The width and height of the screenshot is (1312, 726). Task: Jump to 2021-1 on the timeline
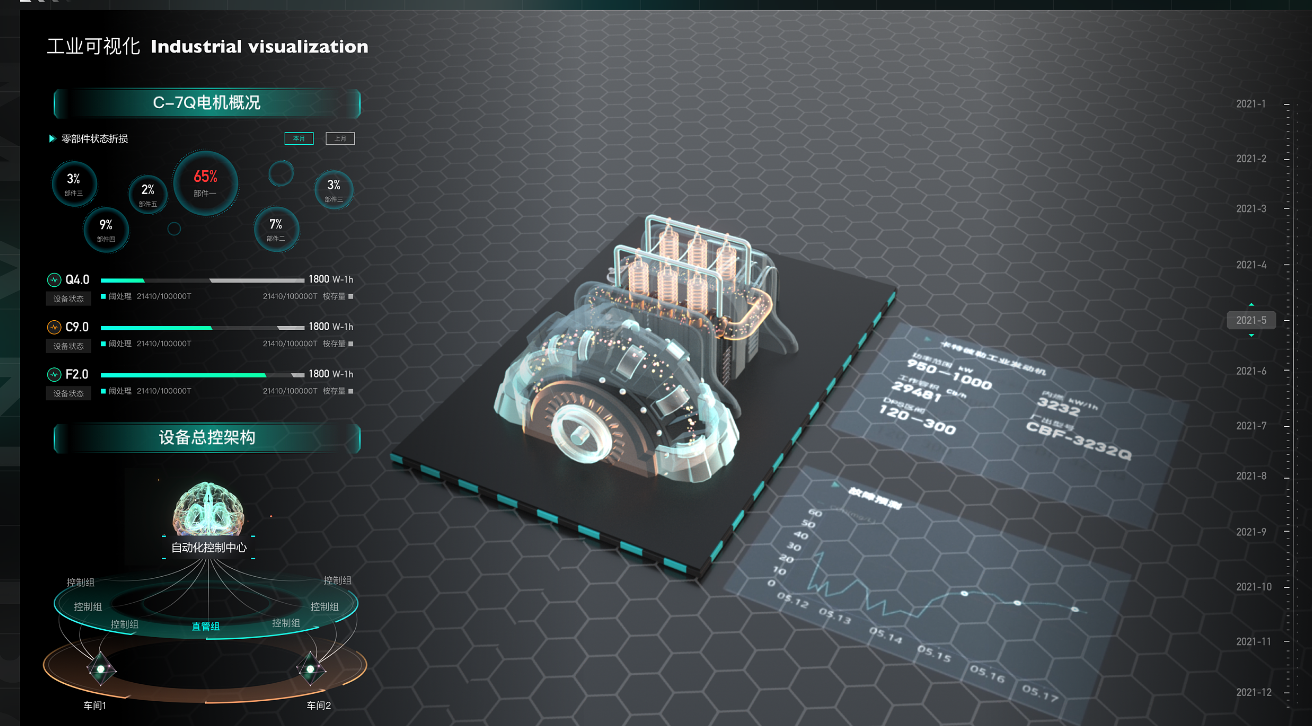[x=1251, y=104]
